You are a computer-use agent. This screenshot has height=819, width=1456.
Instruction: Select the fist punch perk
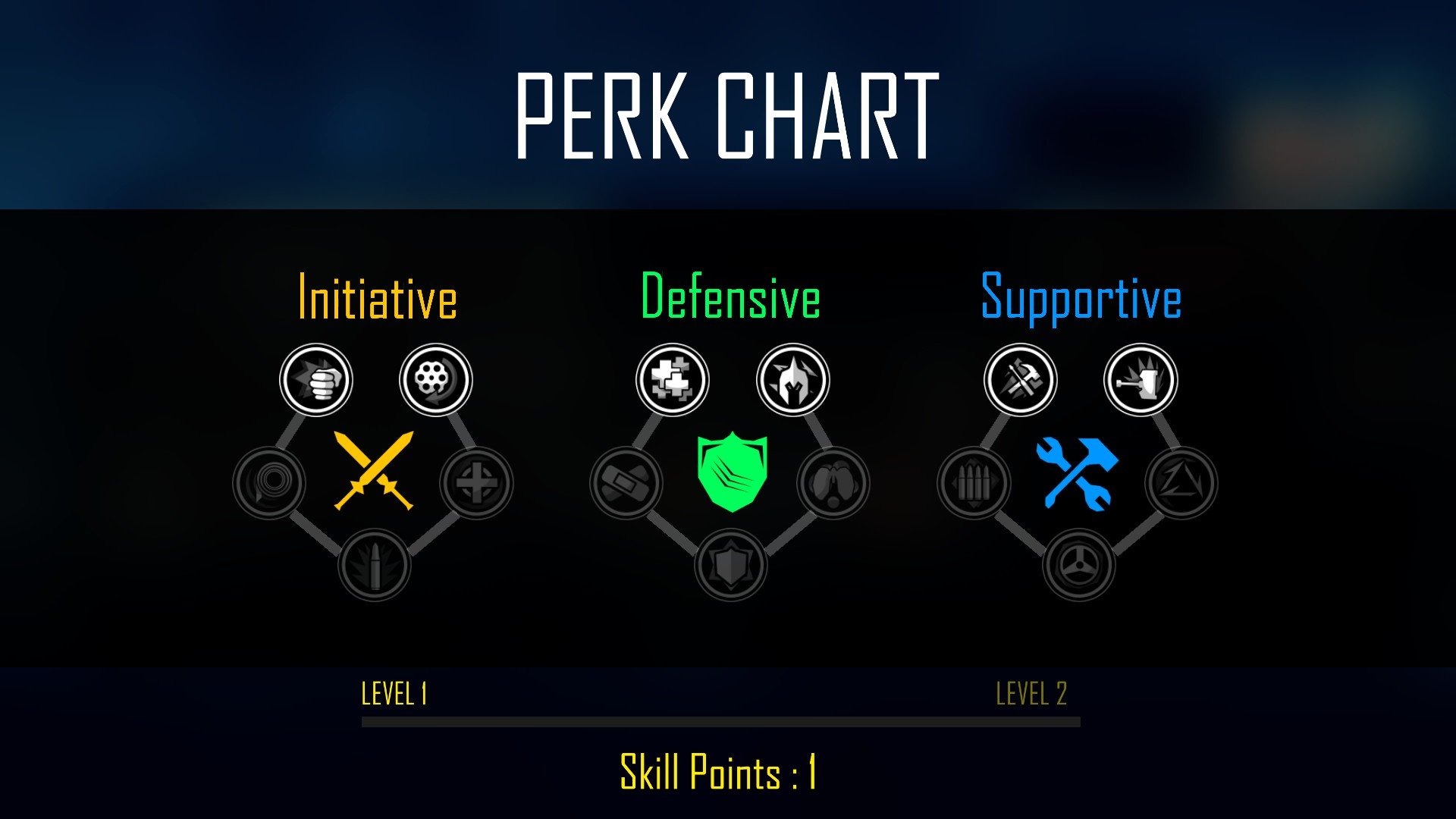pyautogui.click(x=316, y=380)
